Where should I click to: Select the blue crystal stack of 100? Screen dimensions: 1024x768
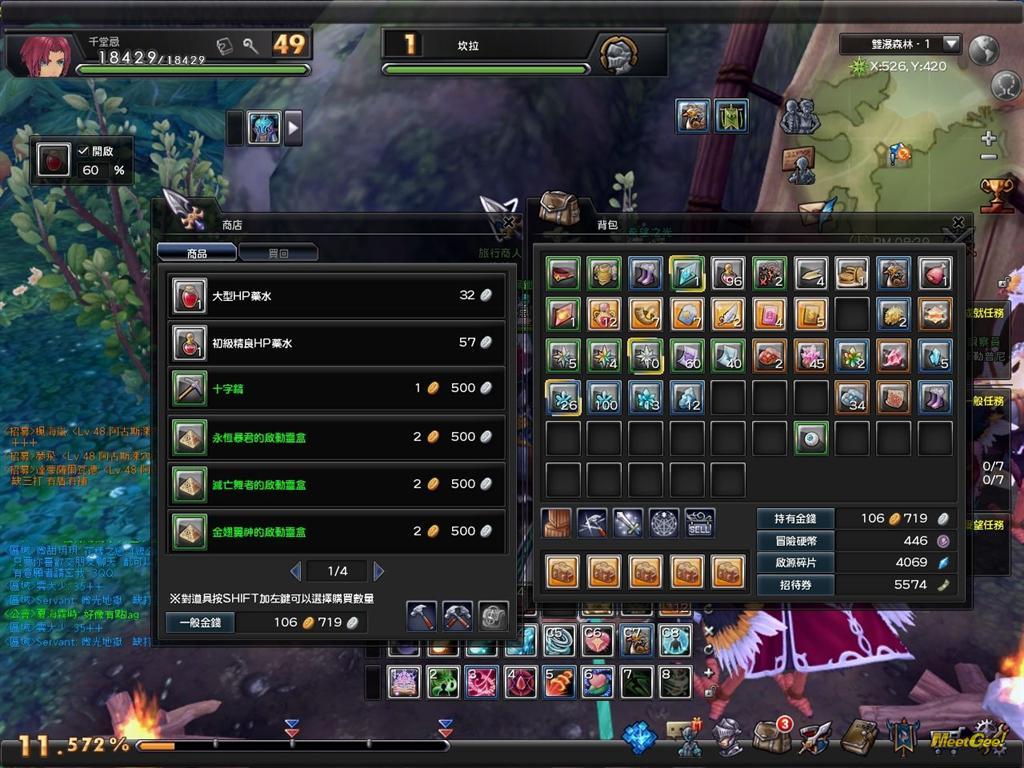tap(604, 397)
